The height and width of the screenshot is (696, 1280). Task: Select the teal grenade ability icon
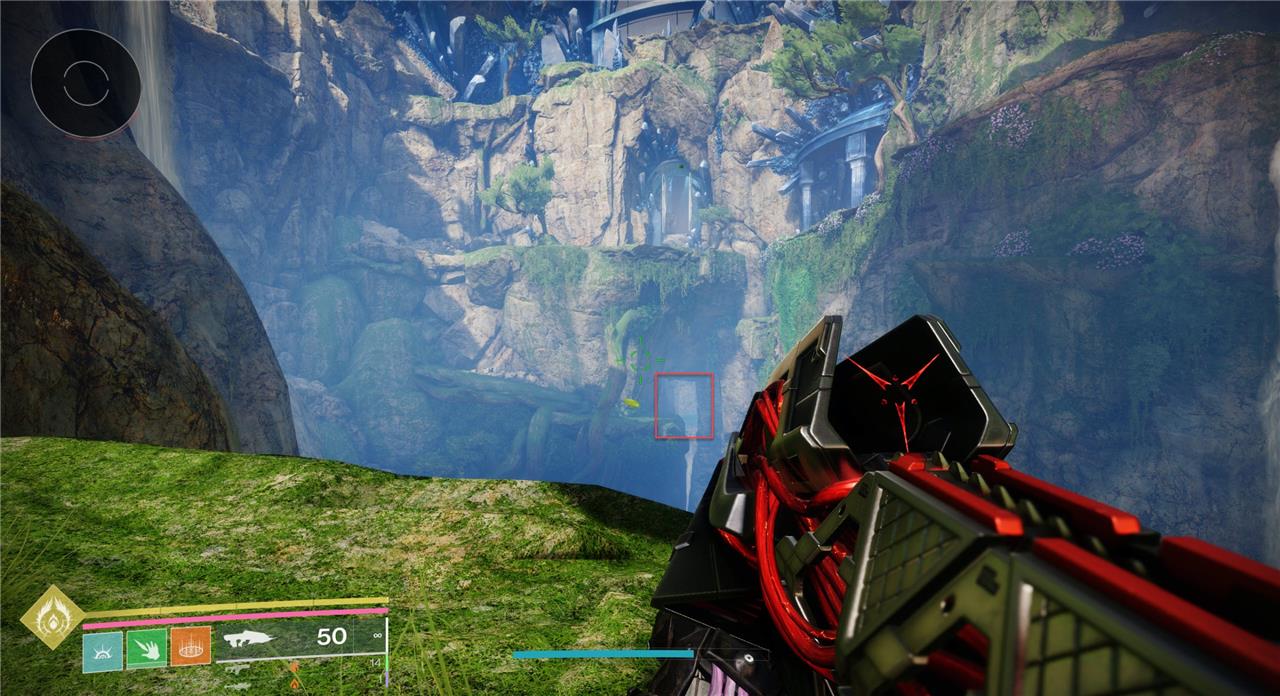(103, 650)
